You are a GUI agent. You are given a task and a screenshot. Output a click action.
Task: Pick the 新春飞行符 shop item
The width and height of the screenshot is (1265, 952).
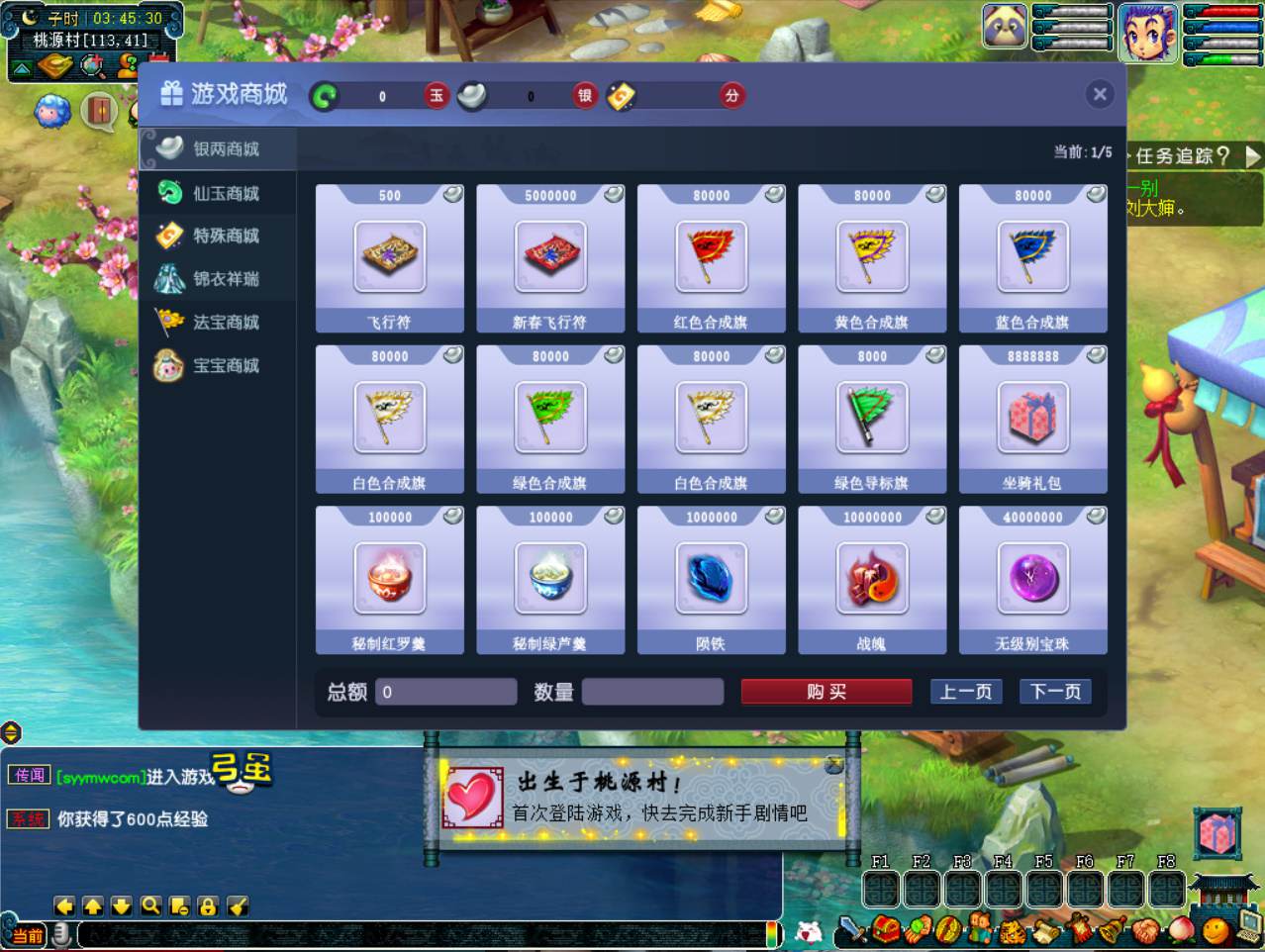coord(550,257)
